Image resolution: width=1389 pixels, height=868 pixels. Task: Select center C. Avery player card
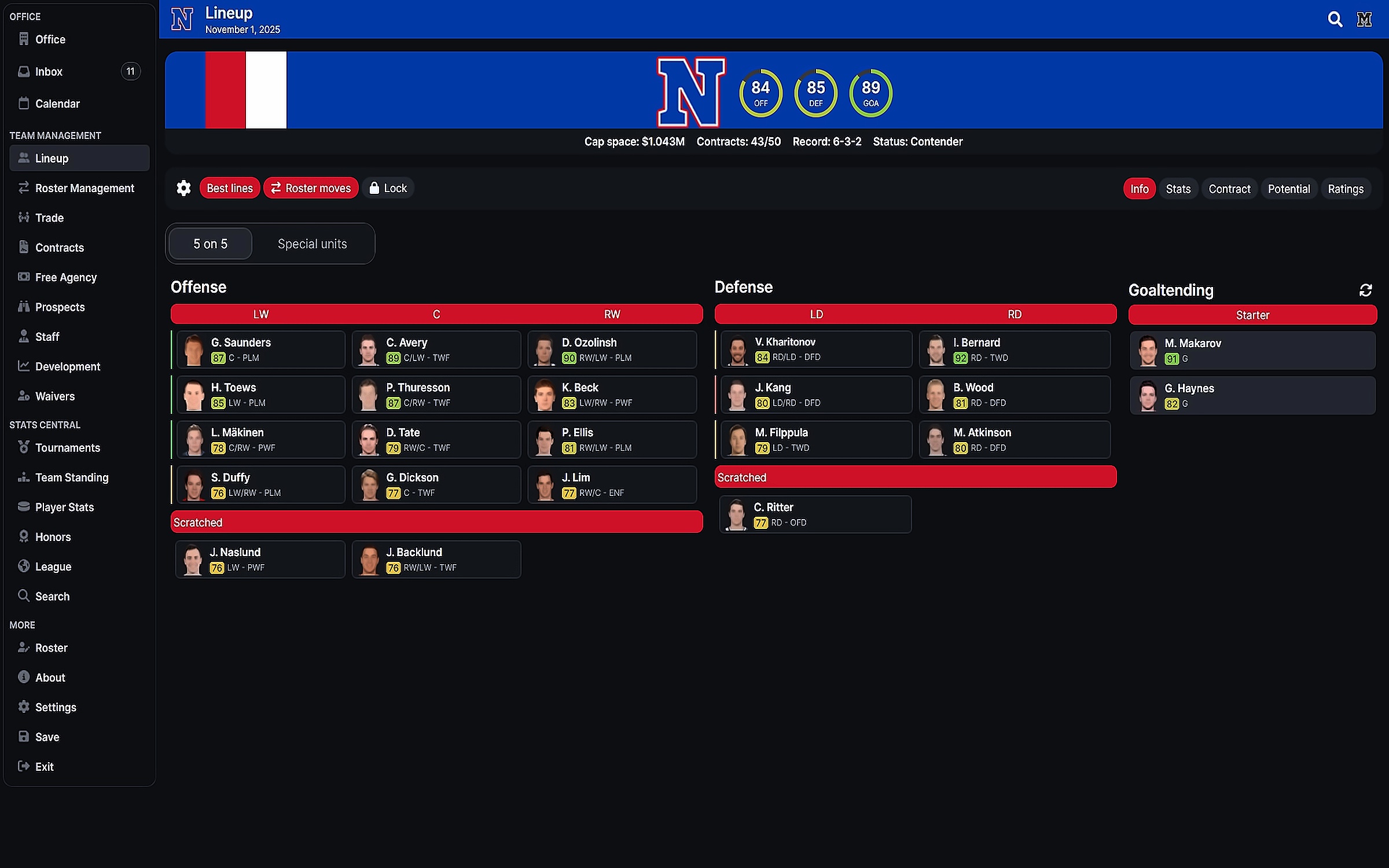[436, 350]
